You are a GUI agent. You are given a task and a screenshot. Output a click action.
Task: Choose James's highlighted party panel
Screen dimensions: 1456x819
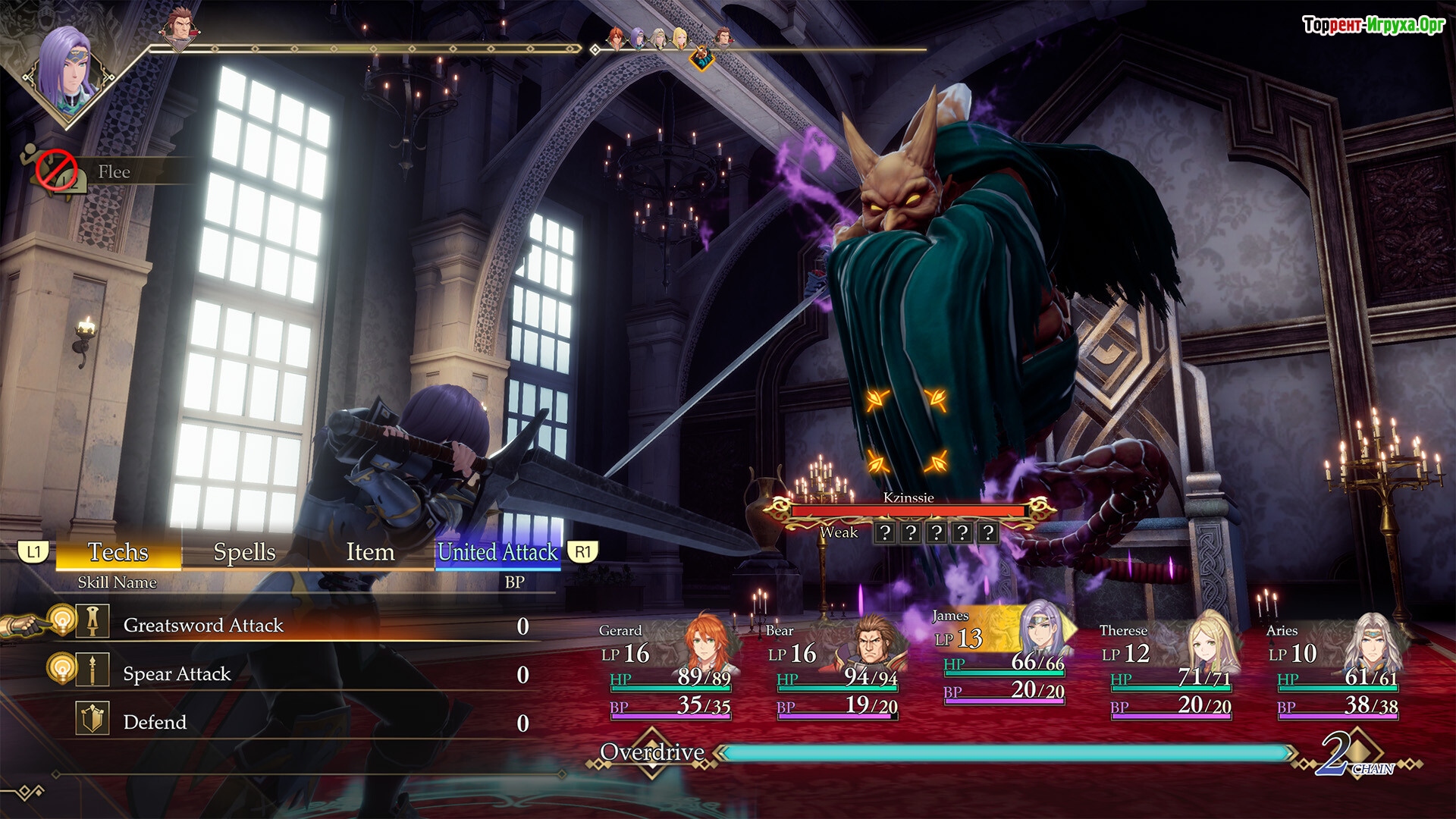click(x=1003, y=656)
